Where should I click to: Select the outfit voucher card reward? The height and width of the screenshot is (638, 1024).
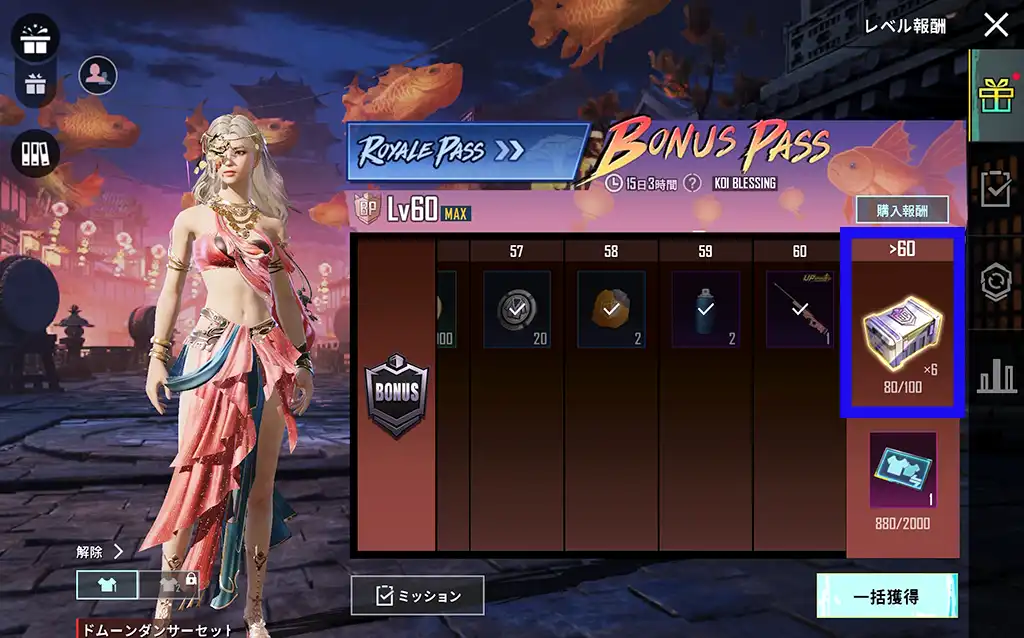902,469
